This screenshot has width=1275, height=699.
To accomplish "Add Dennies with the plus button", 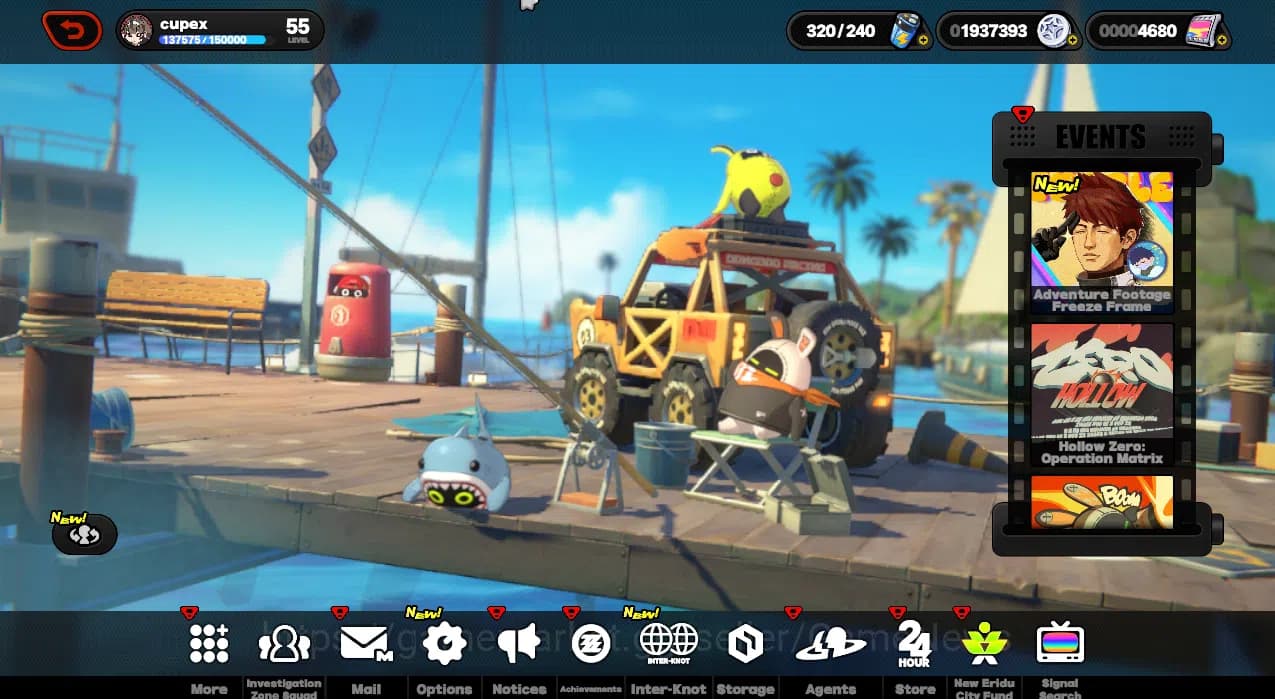I will [x=1072, y=41].
